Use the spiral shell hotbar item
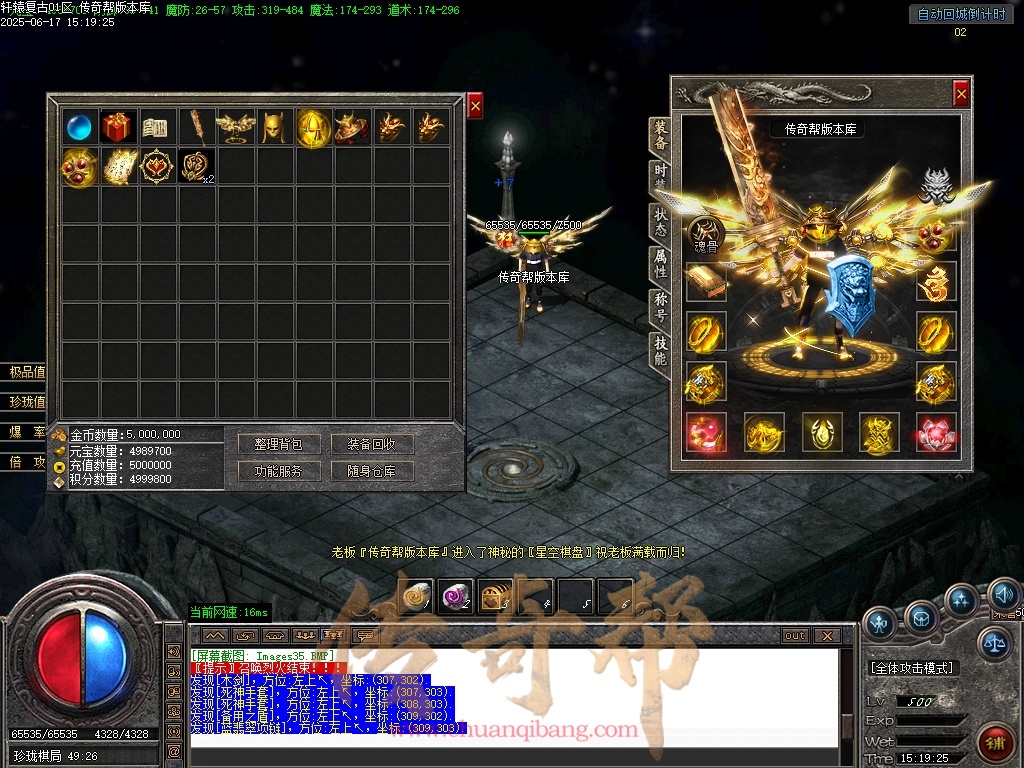Image resolution: width=1024 pixels, height=768 pixels. pos(415,596)
